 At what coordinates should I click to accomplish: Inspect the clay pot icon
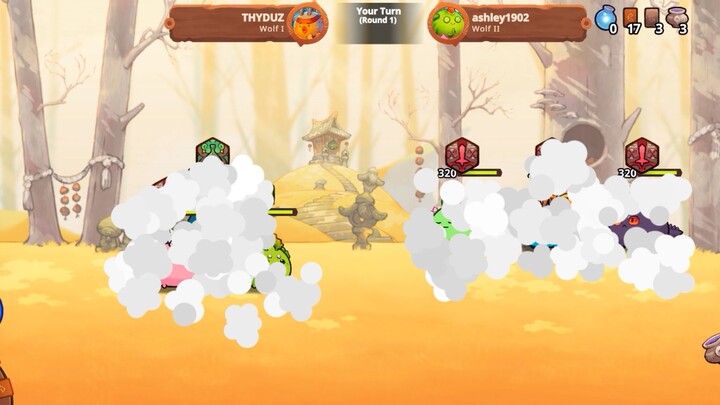pos(677,17)
